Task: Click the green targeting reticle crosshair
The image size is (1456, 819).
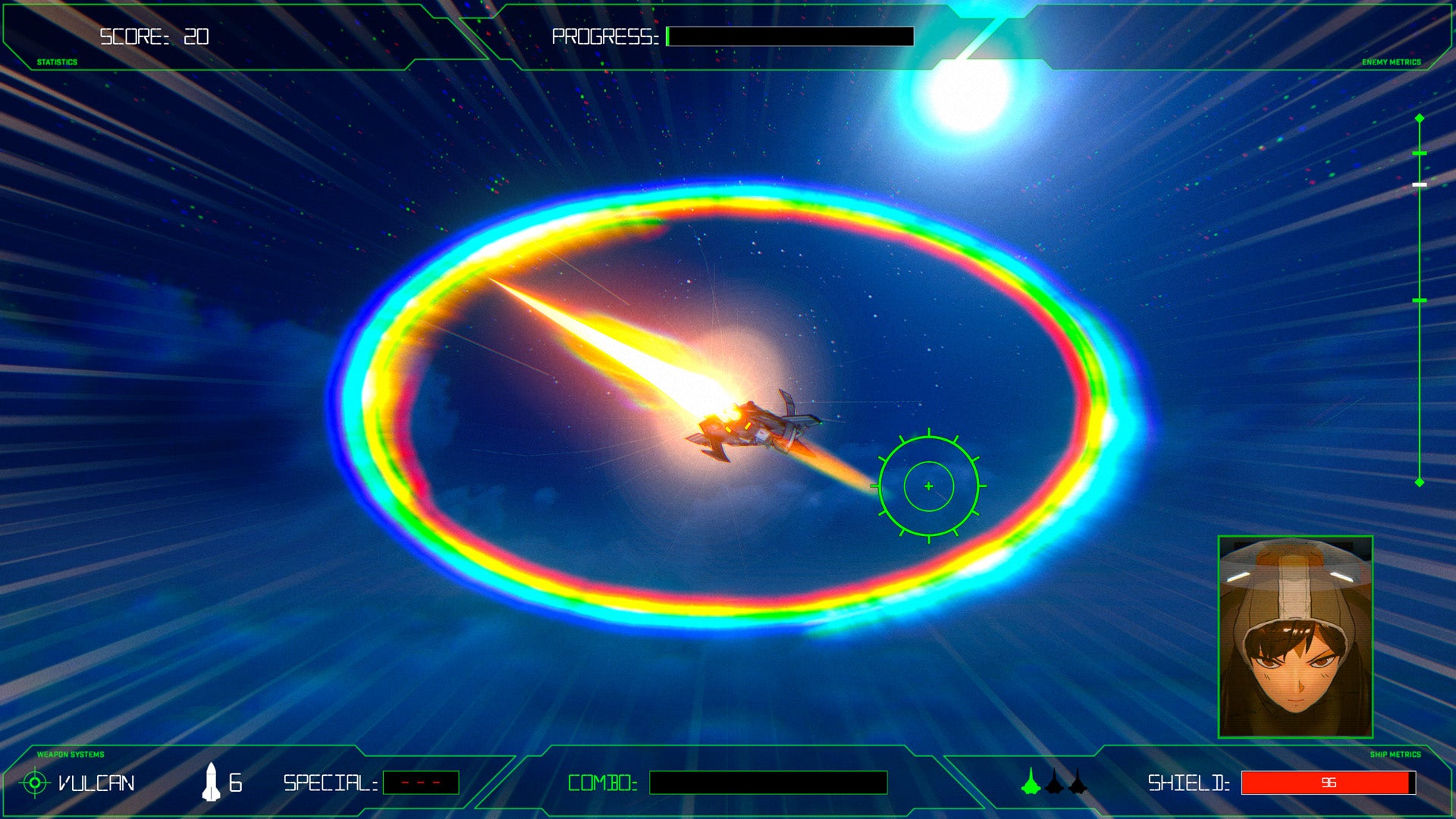Action: (x=929, y=486)
